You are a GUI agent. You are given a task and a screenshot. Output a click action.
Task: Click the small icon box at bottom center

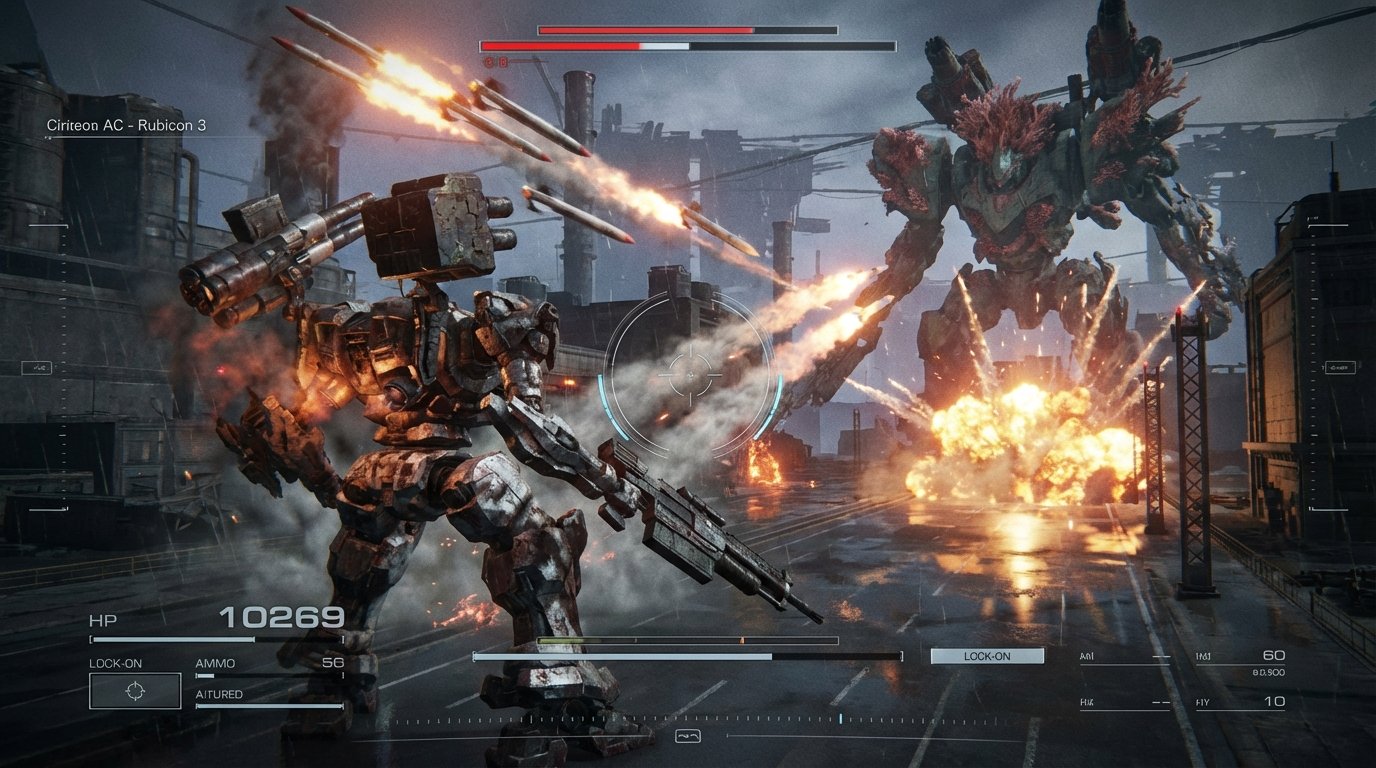pyautogui.click(x=688, y=736)
